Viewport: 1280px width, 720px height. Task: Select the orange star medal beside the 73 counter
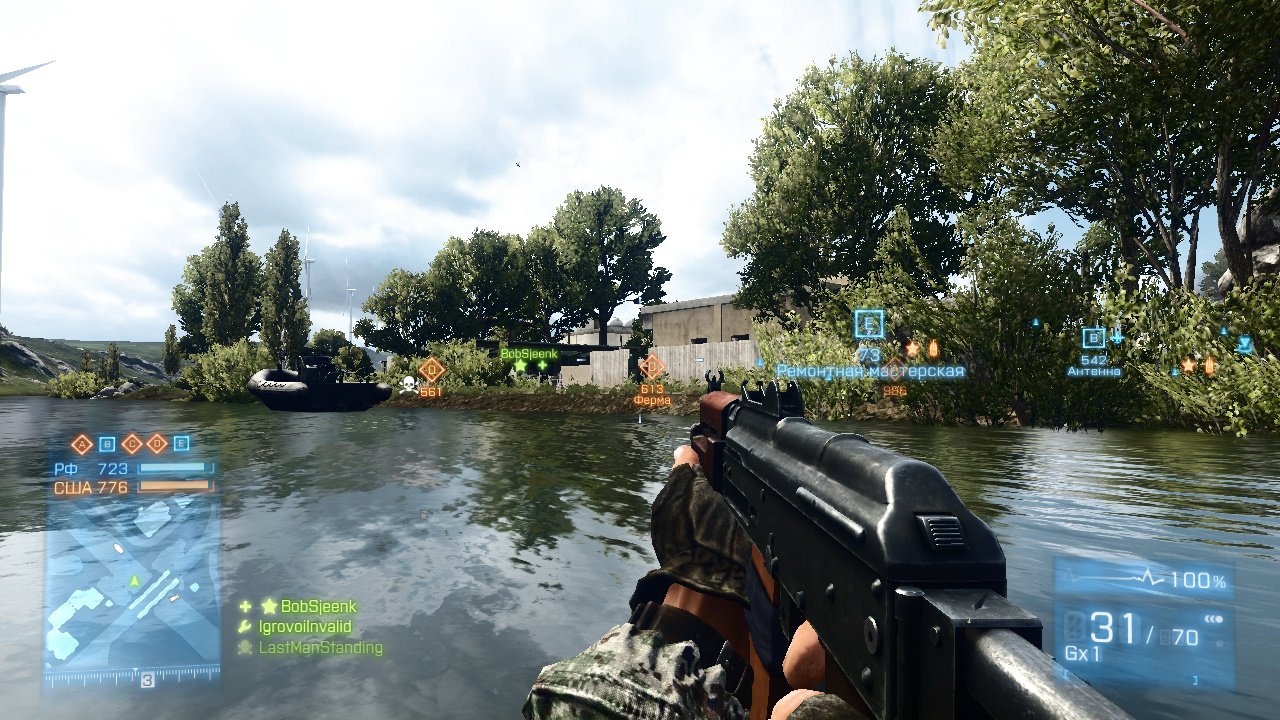click(912, 349)
